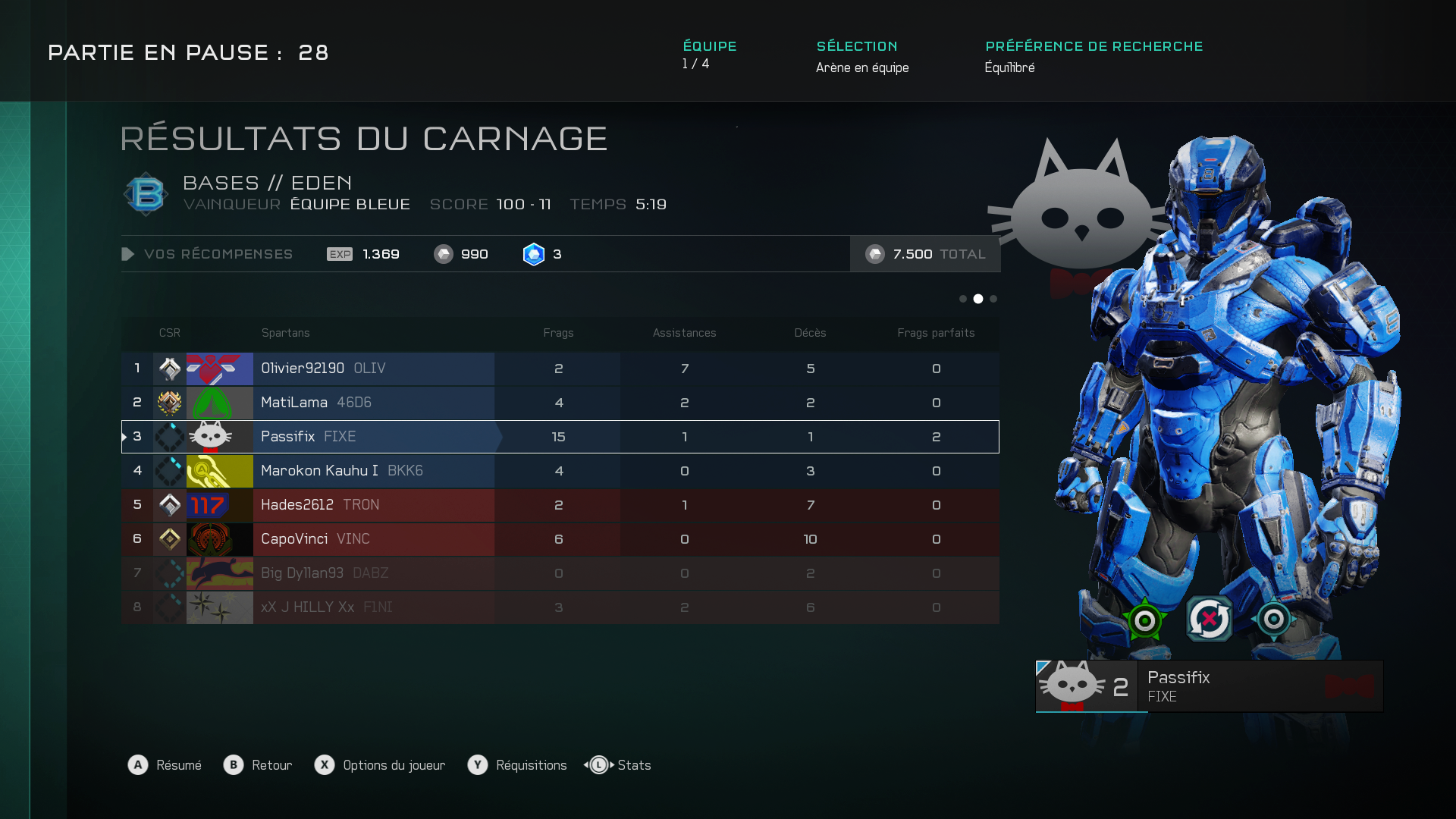
Task: Sort scoreboard by the Frags column header
Action: 558,333
